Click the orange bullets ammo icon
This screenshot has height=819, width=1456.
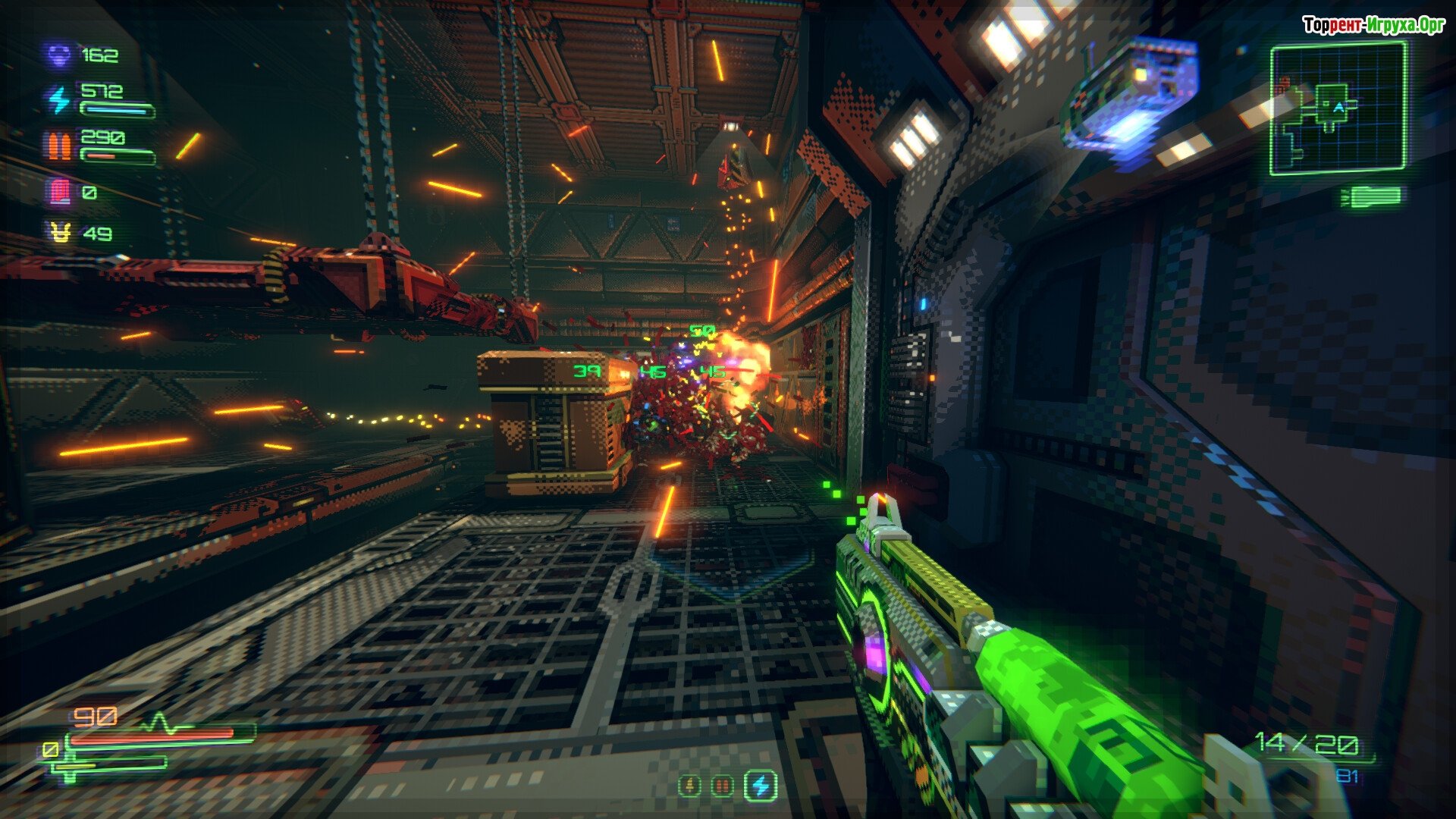59,146
